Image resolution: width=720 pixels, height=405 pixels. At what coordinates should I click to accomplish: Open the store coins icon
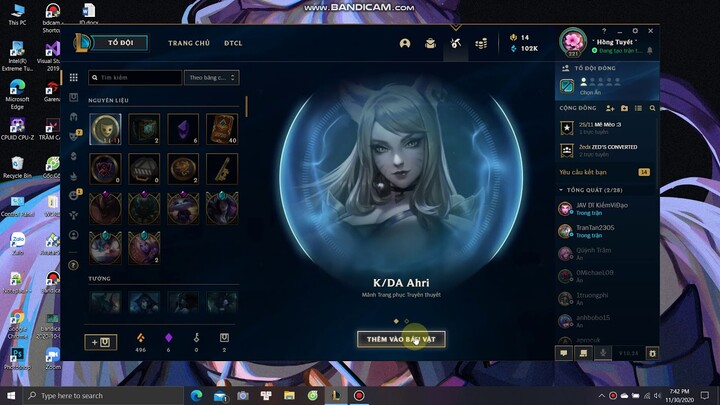(x=481, y=43)
